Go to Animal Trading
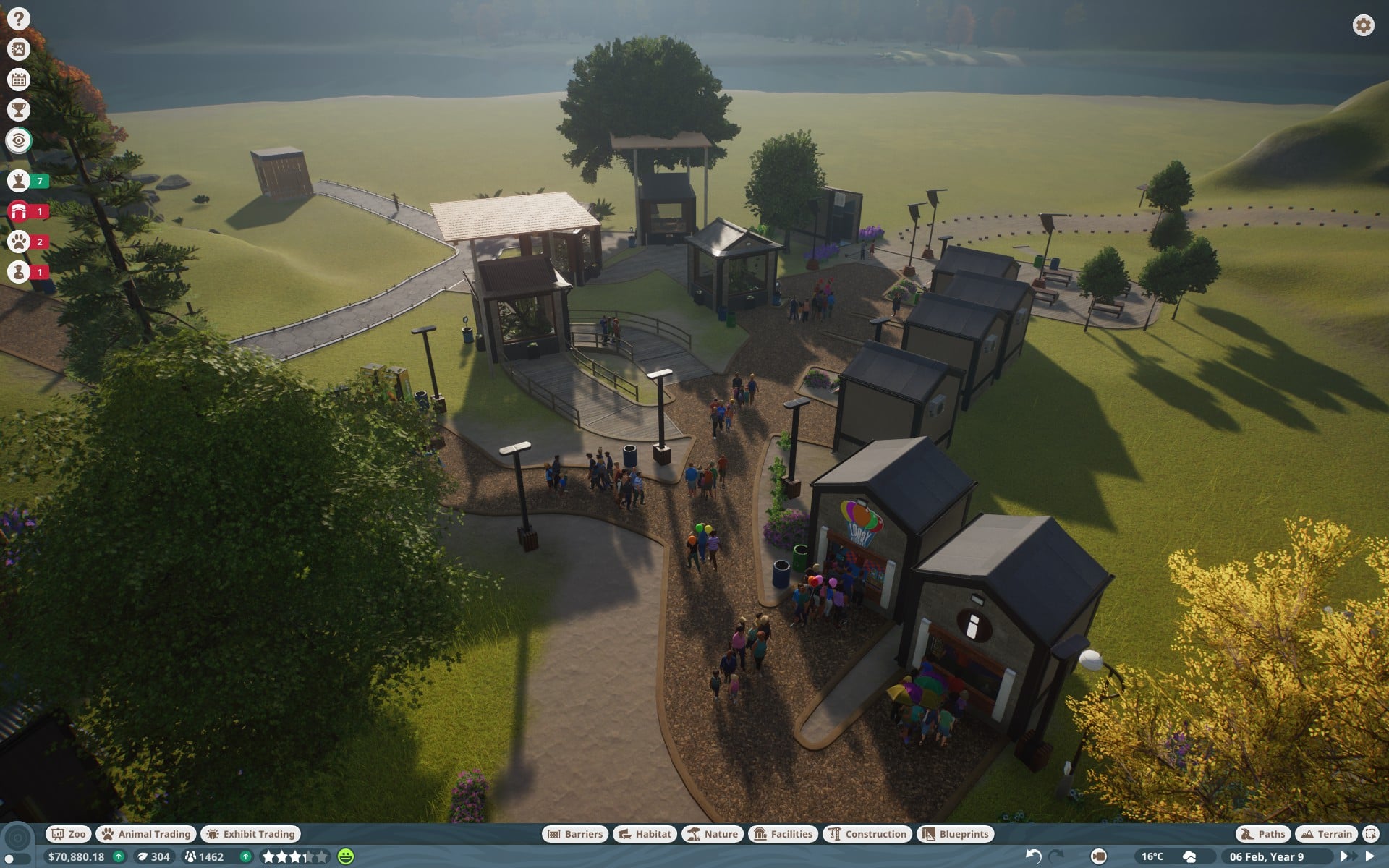The image size is (1389, 868). (146, 834)
